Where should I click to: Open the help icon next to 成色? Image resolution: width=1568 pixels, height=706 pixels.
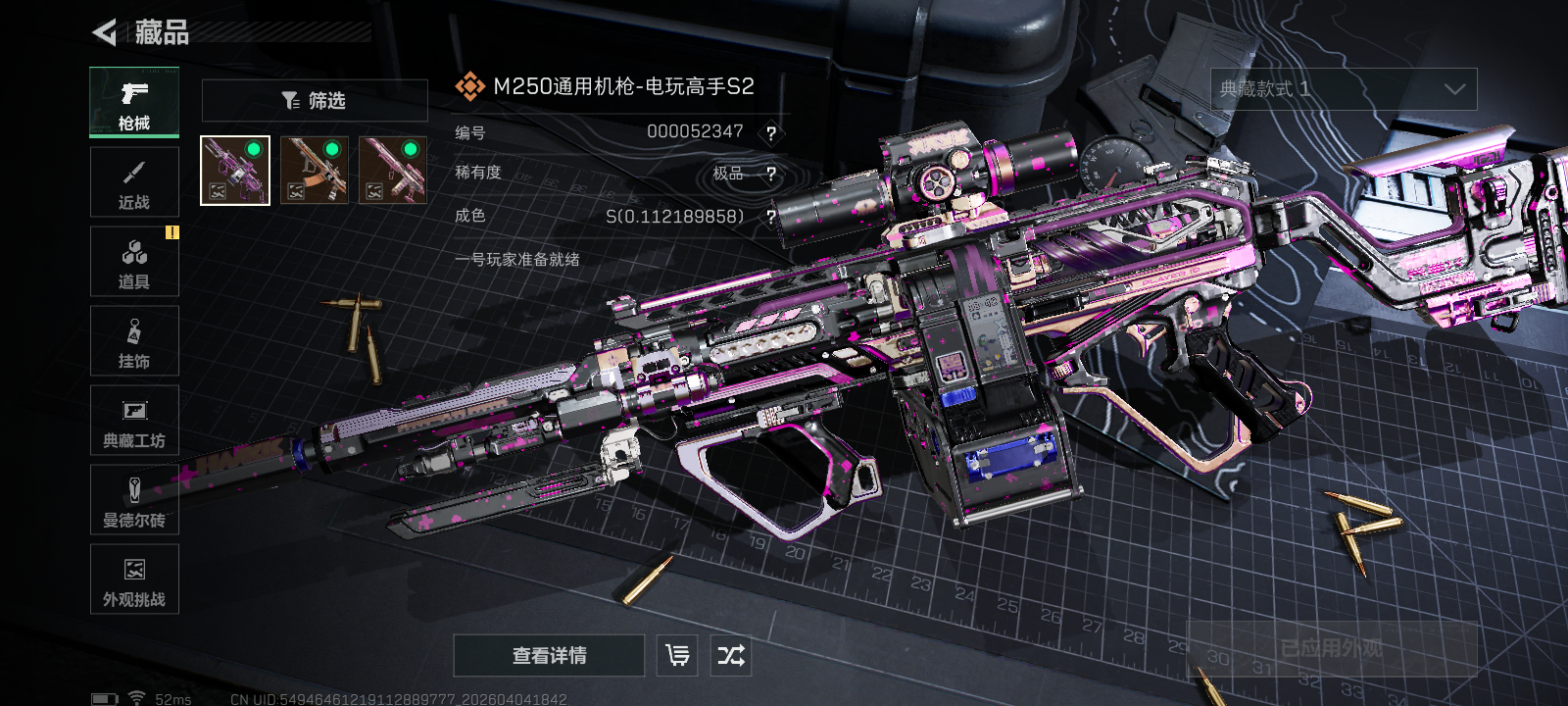point(771,217)
